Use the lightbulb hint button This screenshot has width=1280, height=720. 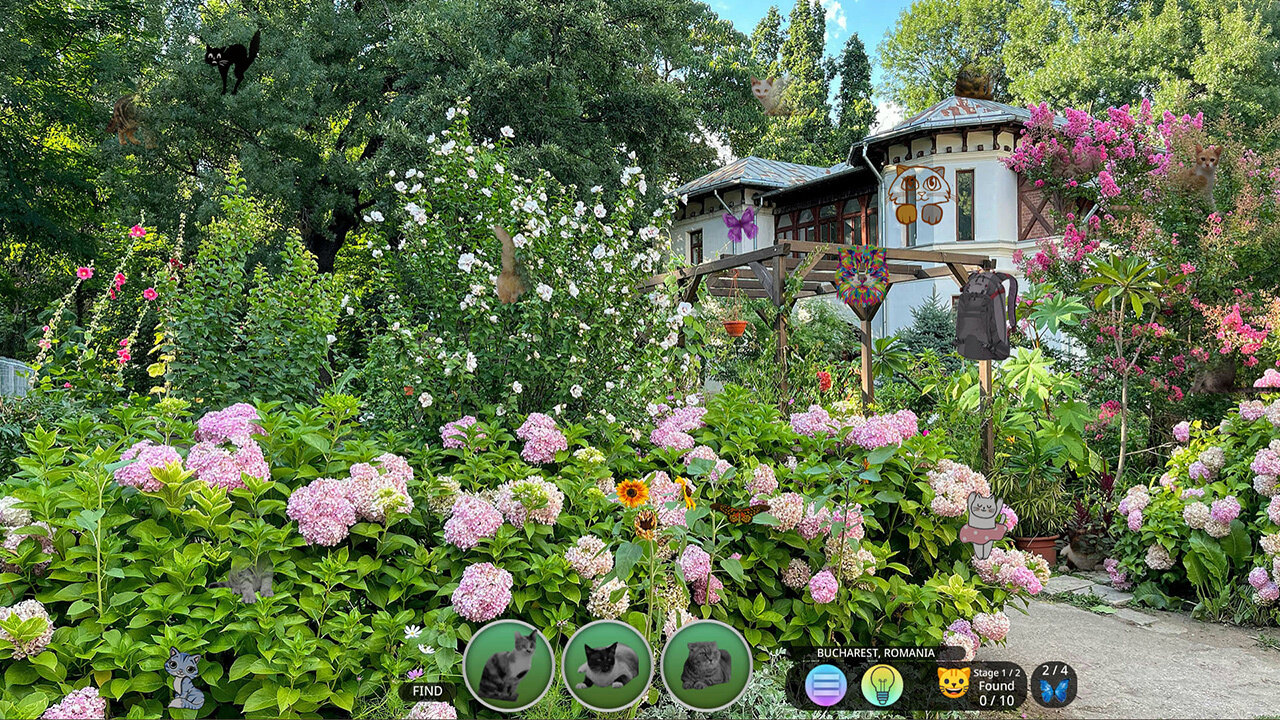882,685
